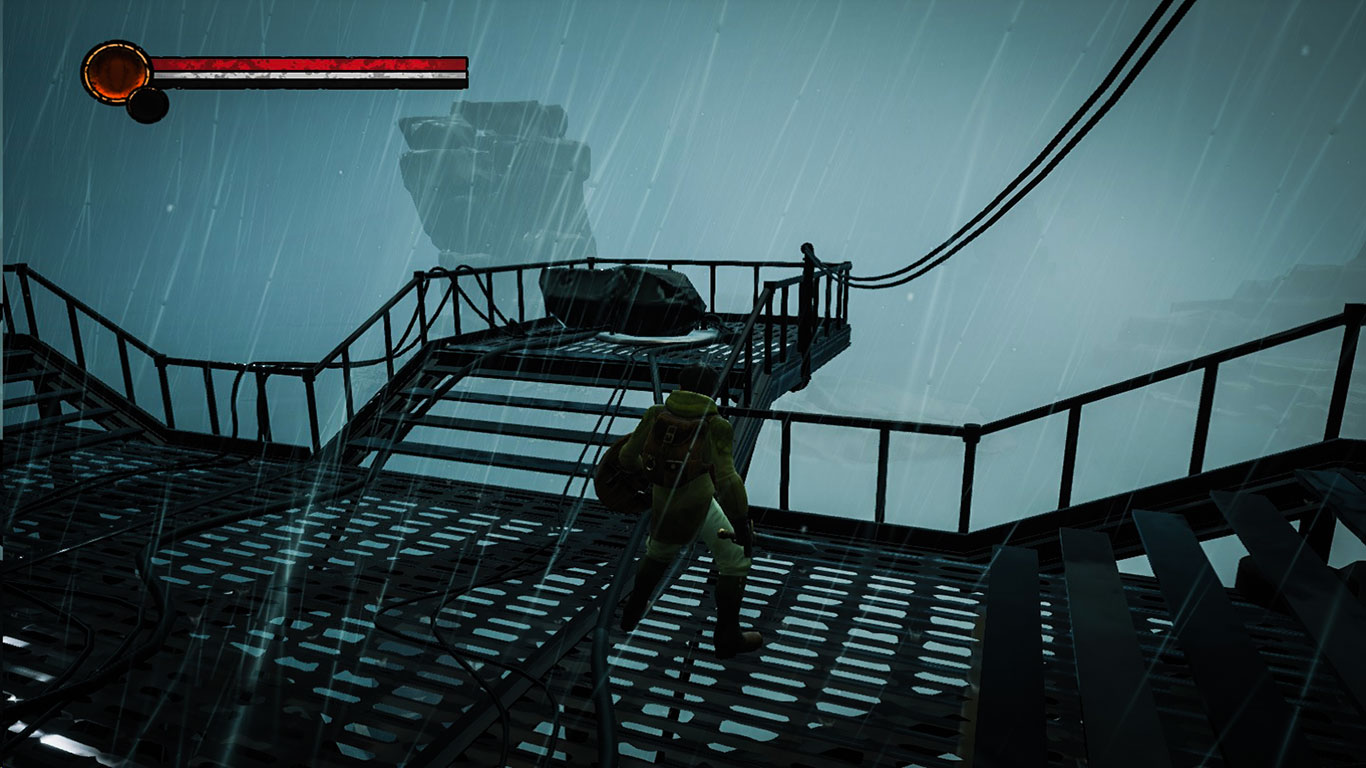Click the orange orb emblem beside the health bar
Viewport: 1366px width, 768px height.
coord(116,72)
